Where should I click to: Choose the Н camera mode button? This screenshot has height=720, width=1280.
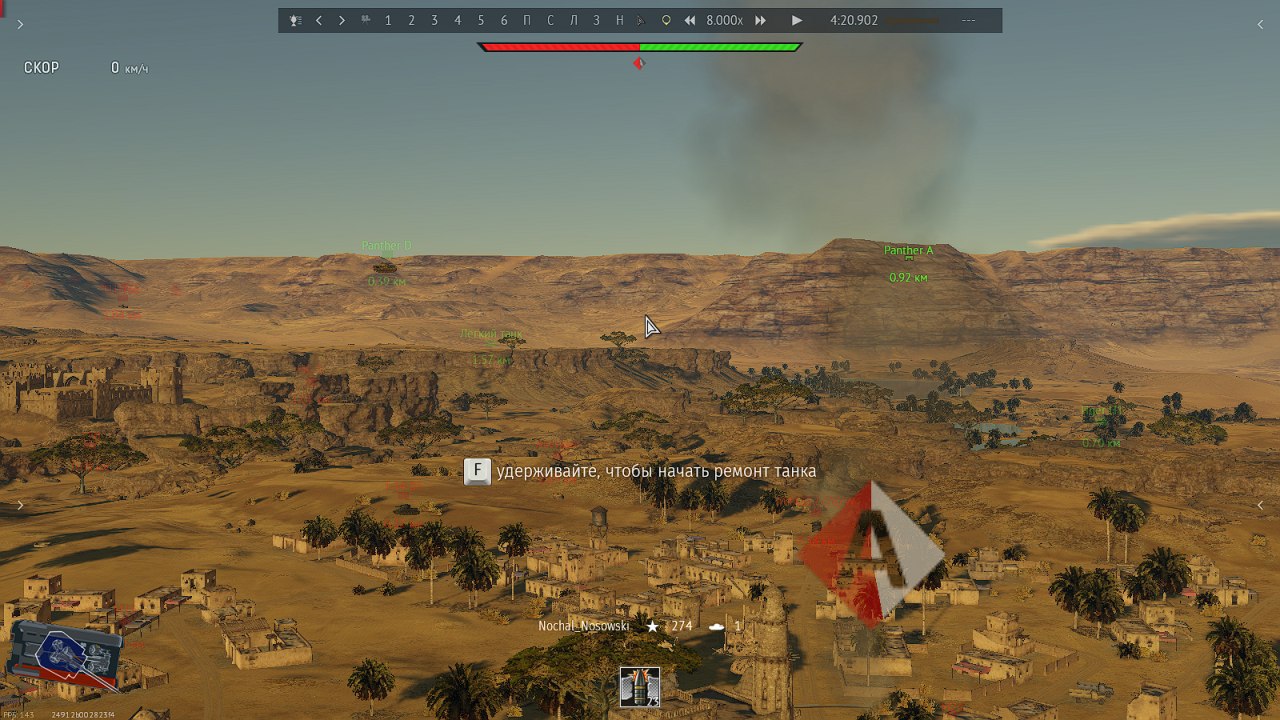pos(620,20)
